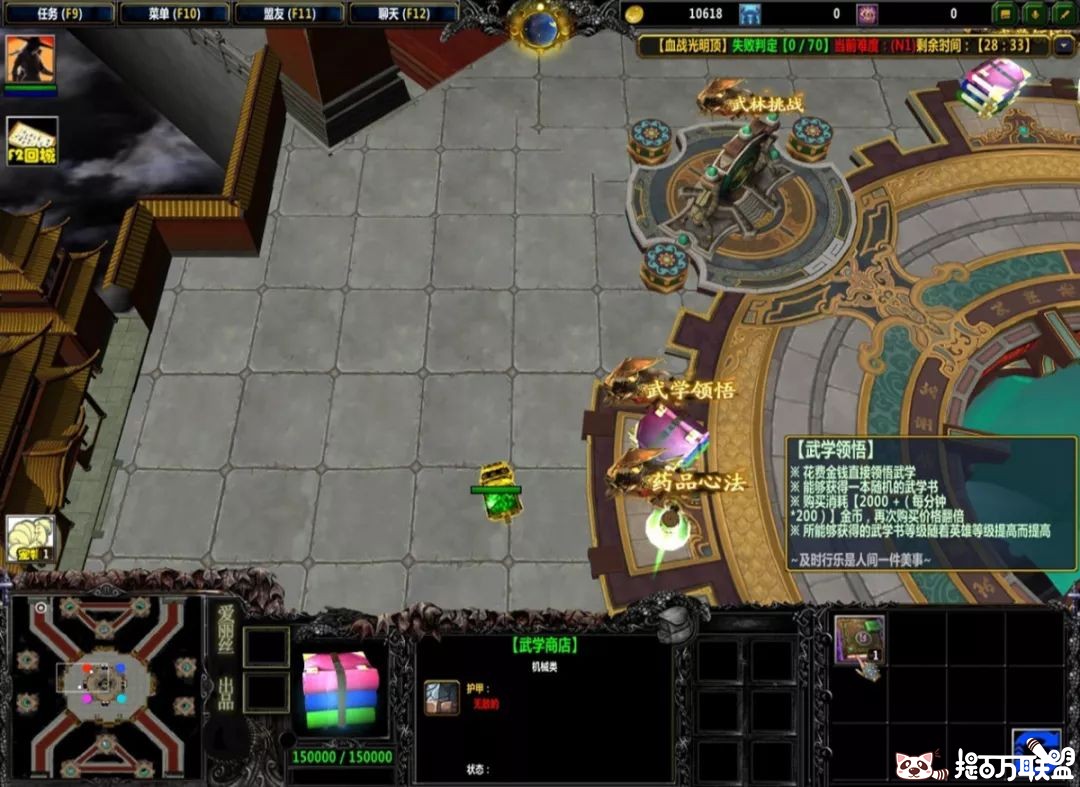Open the 聊天 (F12) chat log
The image size is (1080, 787).
click(404, 14)
